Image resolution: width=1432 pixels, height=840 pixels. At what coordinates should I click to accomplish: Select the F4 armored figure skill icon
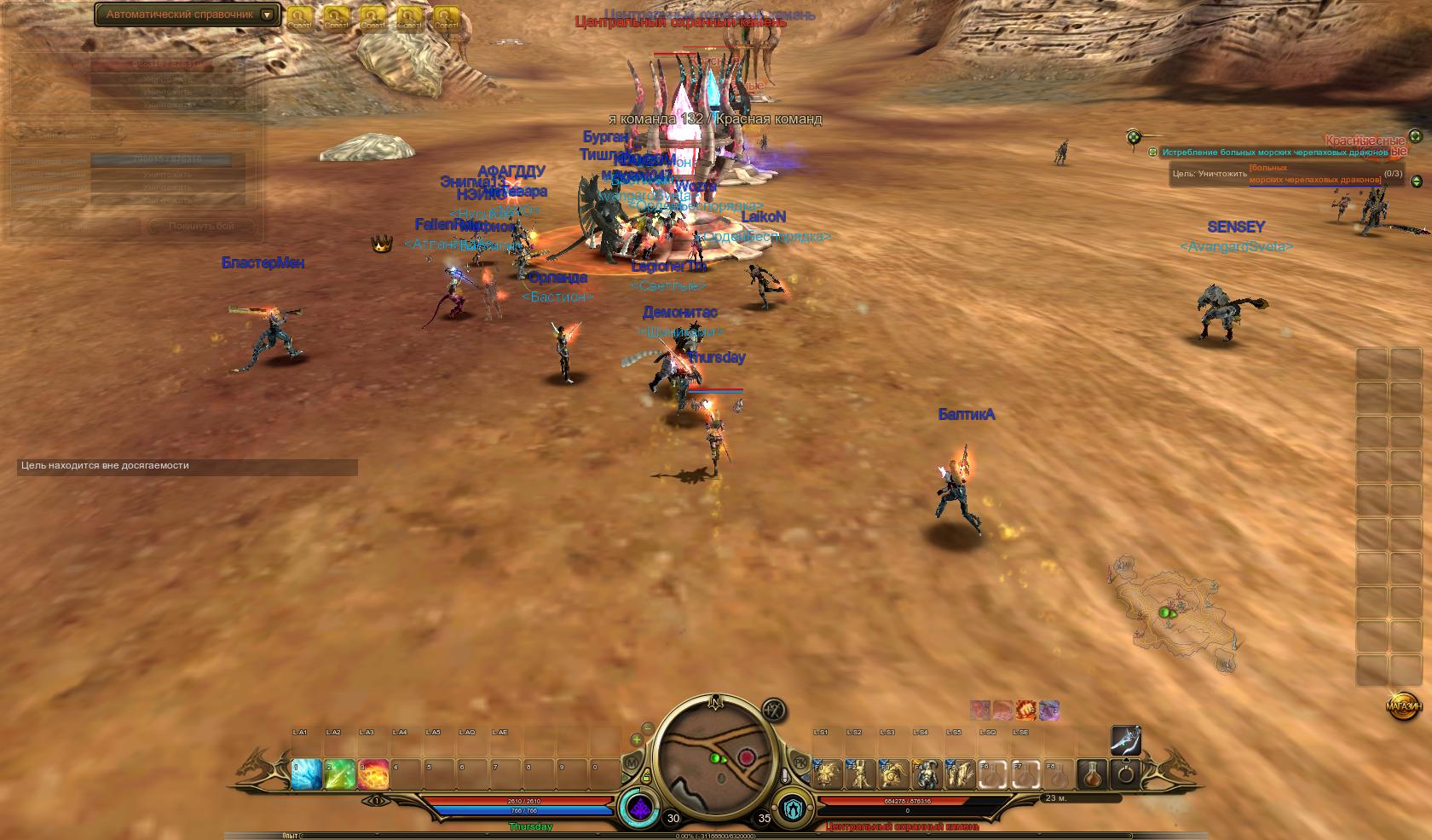tap(927, 774)
